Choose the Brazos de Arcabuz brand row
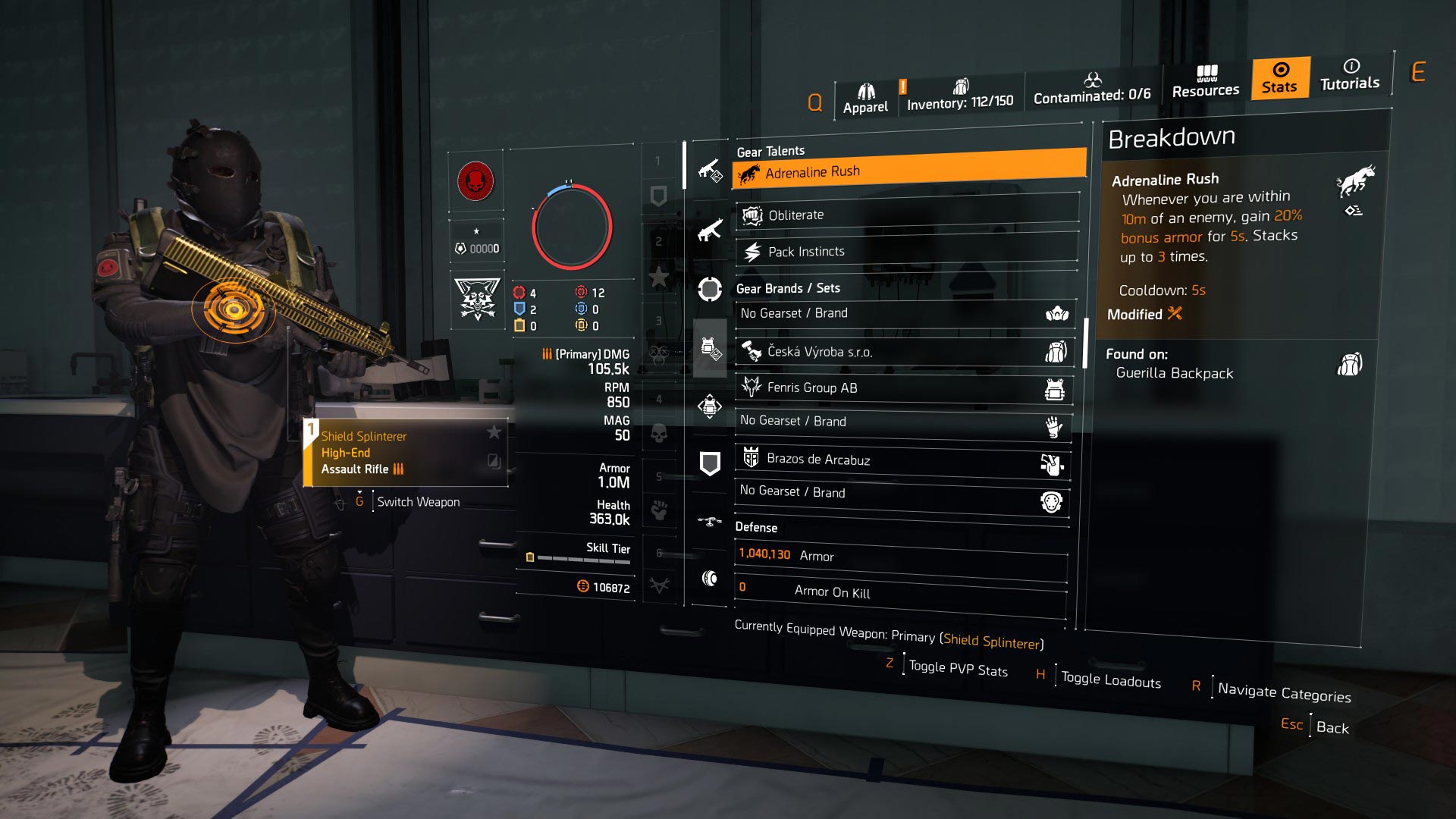Screen dimensions: 1456x819 pyautogui.click(x=902, y=460)
